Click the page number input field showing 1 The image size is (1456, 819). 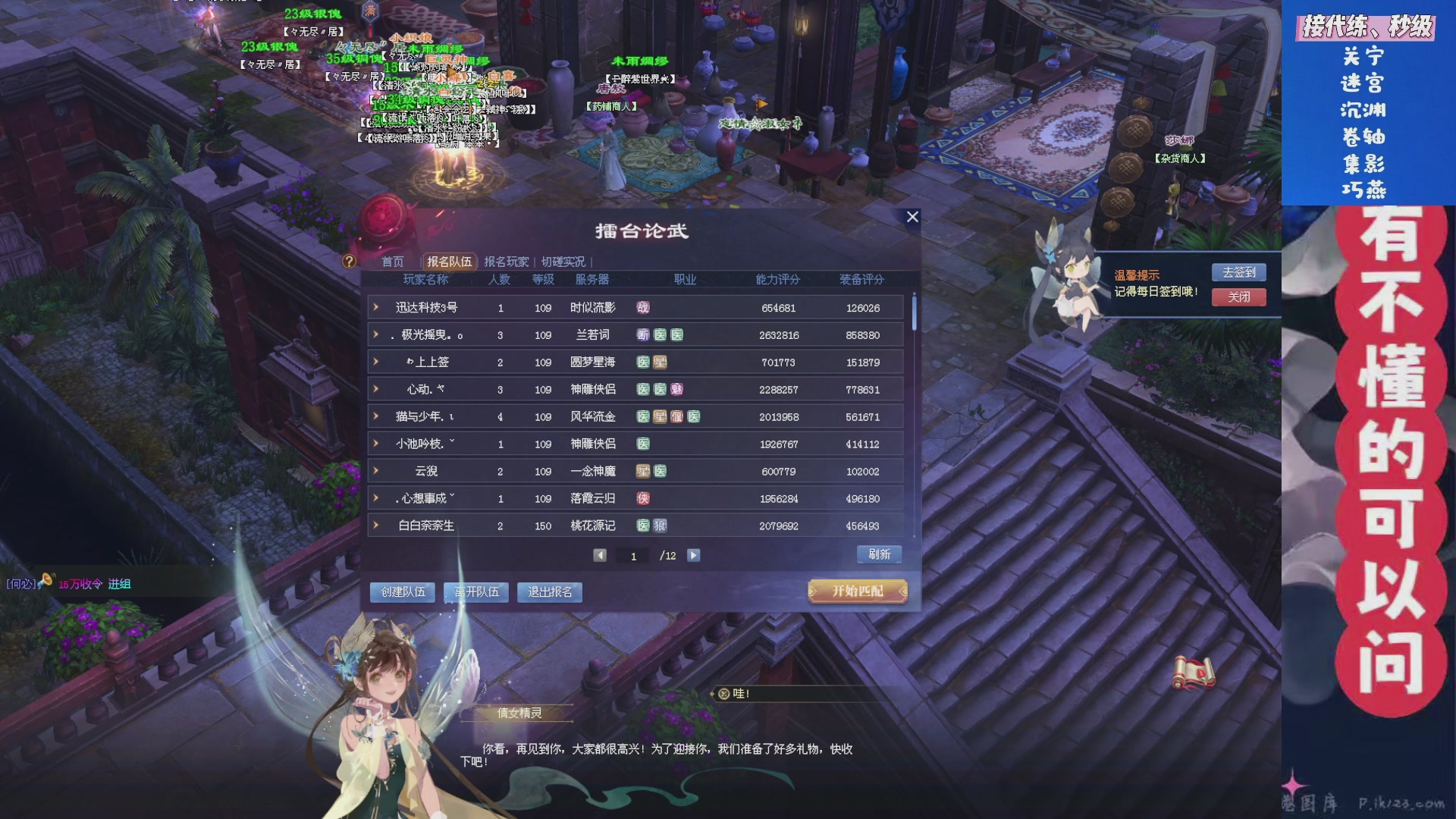(x=634, y=554)
